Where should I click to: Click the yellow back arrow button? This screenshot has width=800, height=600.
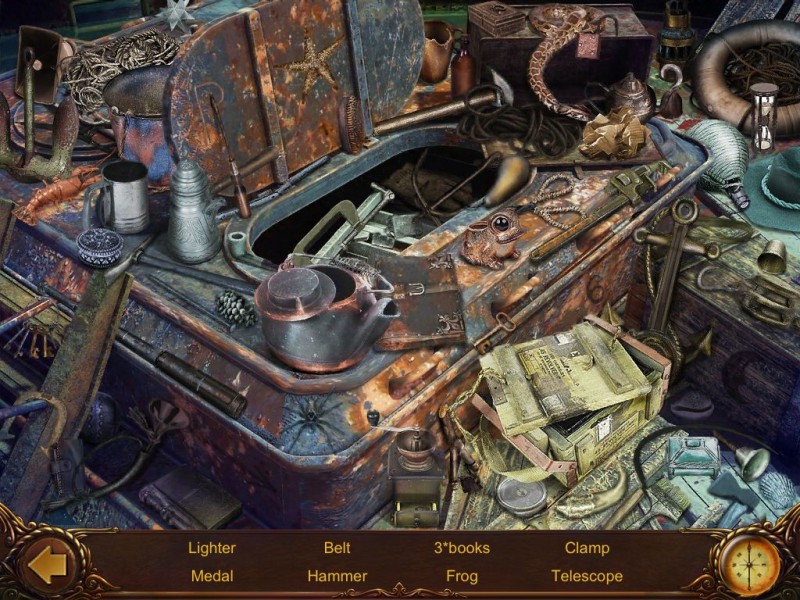(x=47, y=564)
